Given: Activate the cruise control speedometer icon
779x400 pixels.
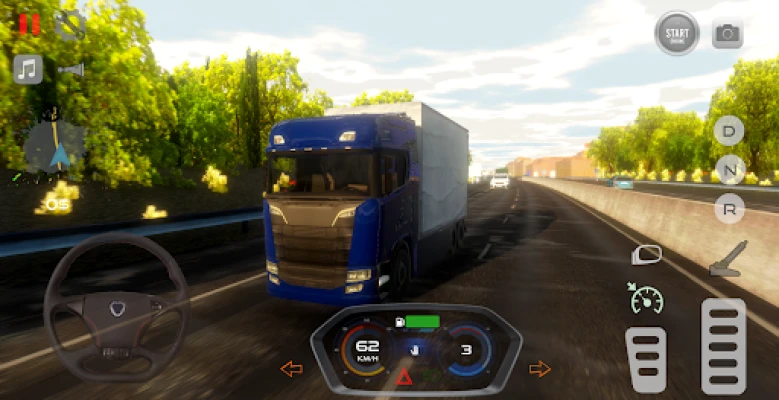Looking at the screenshot, I should point(647,297).
